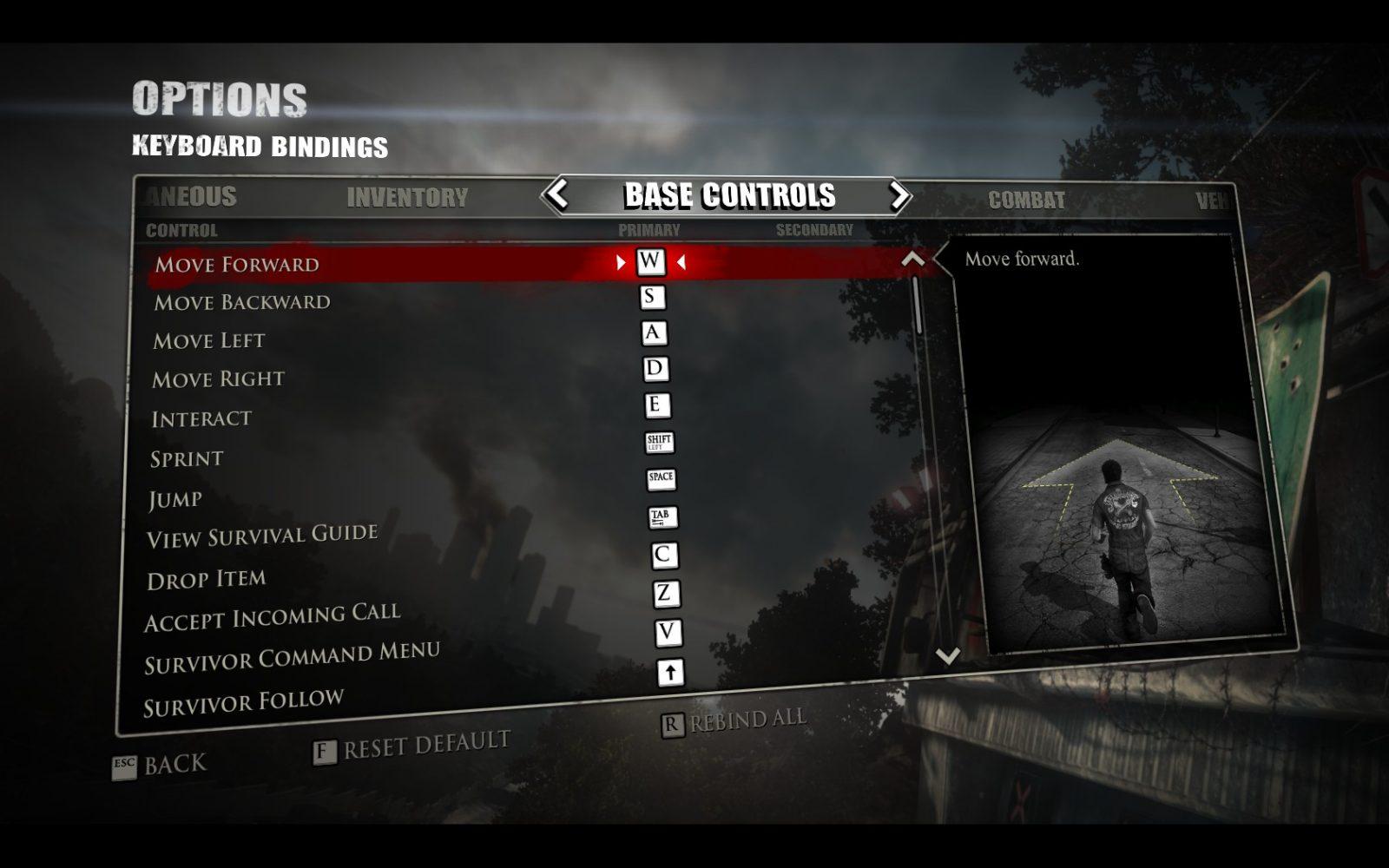
Task: Select the Jump control entry
Action: tap(175, 499)
